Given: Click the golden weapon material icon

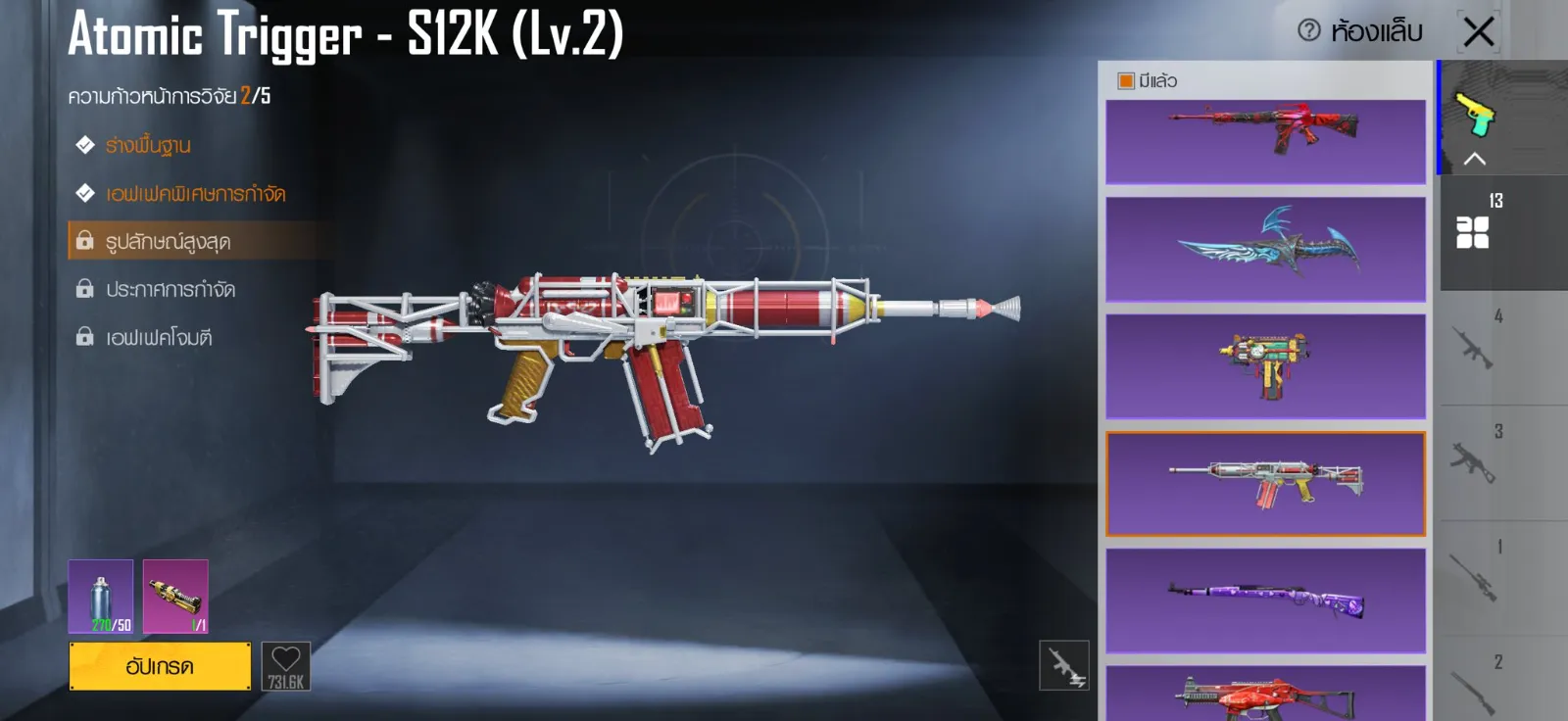Looking at the screenshot, I should [x=175, y=597].
